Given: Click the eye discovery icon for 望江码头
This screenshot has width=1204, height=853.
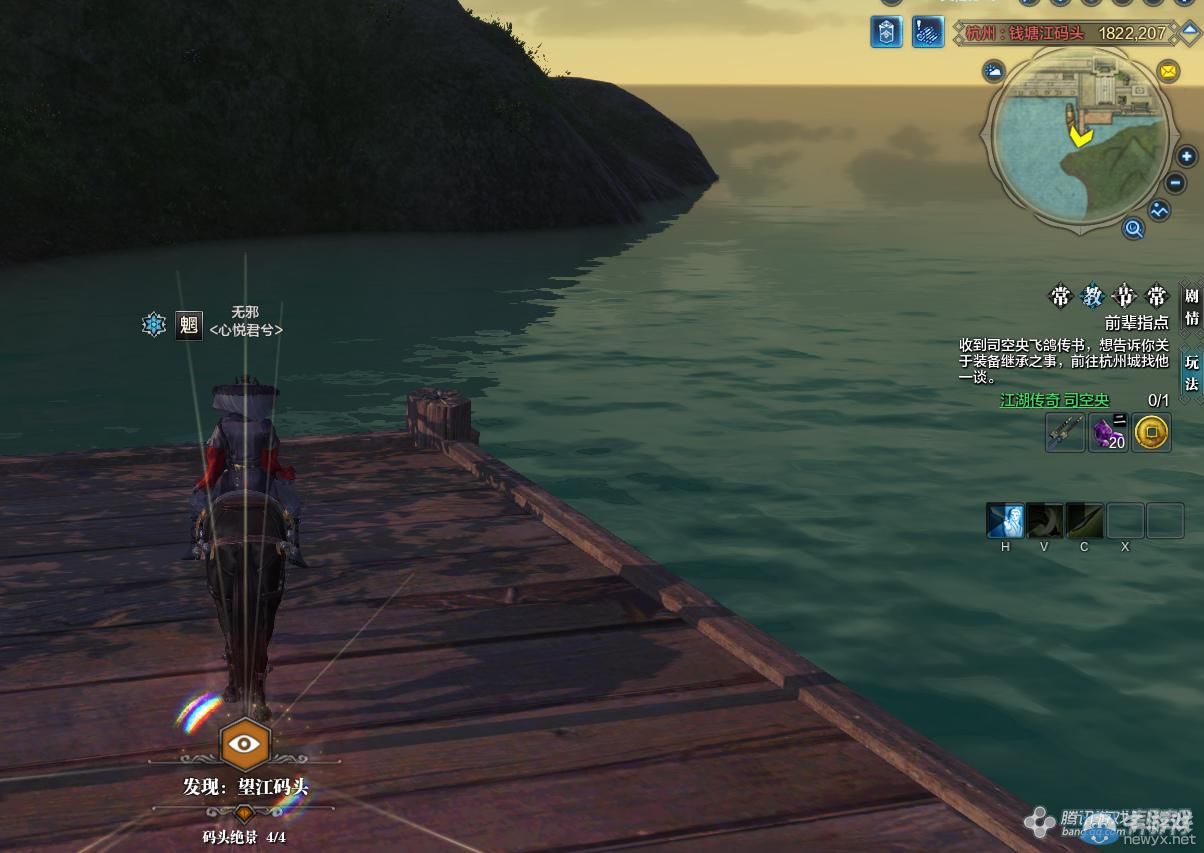Looking at the screenshot, I should tap(243, 743).
